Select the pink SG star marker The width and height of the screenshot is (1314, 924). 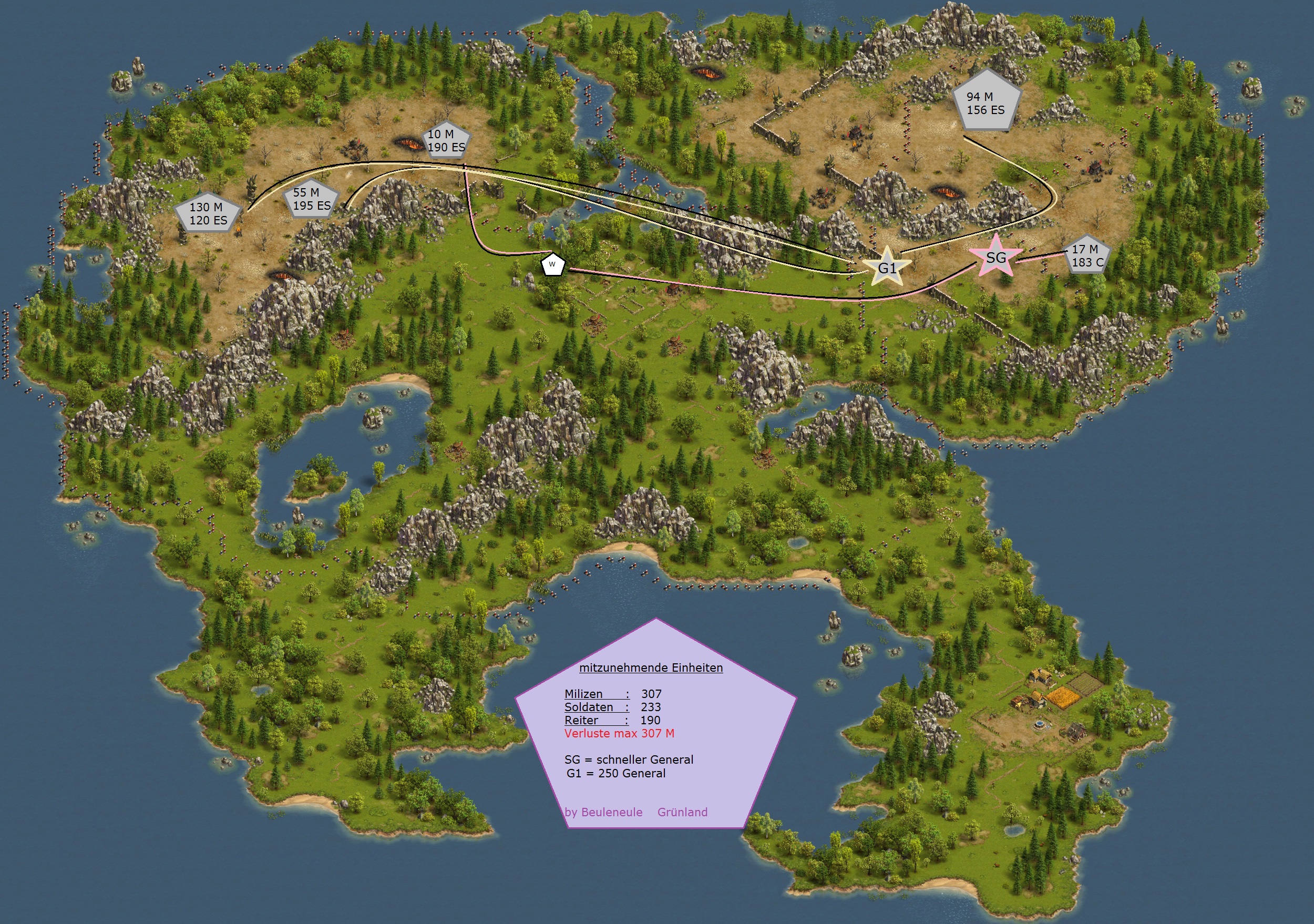click(x=996, y=258)
